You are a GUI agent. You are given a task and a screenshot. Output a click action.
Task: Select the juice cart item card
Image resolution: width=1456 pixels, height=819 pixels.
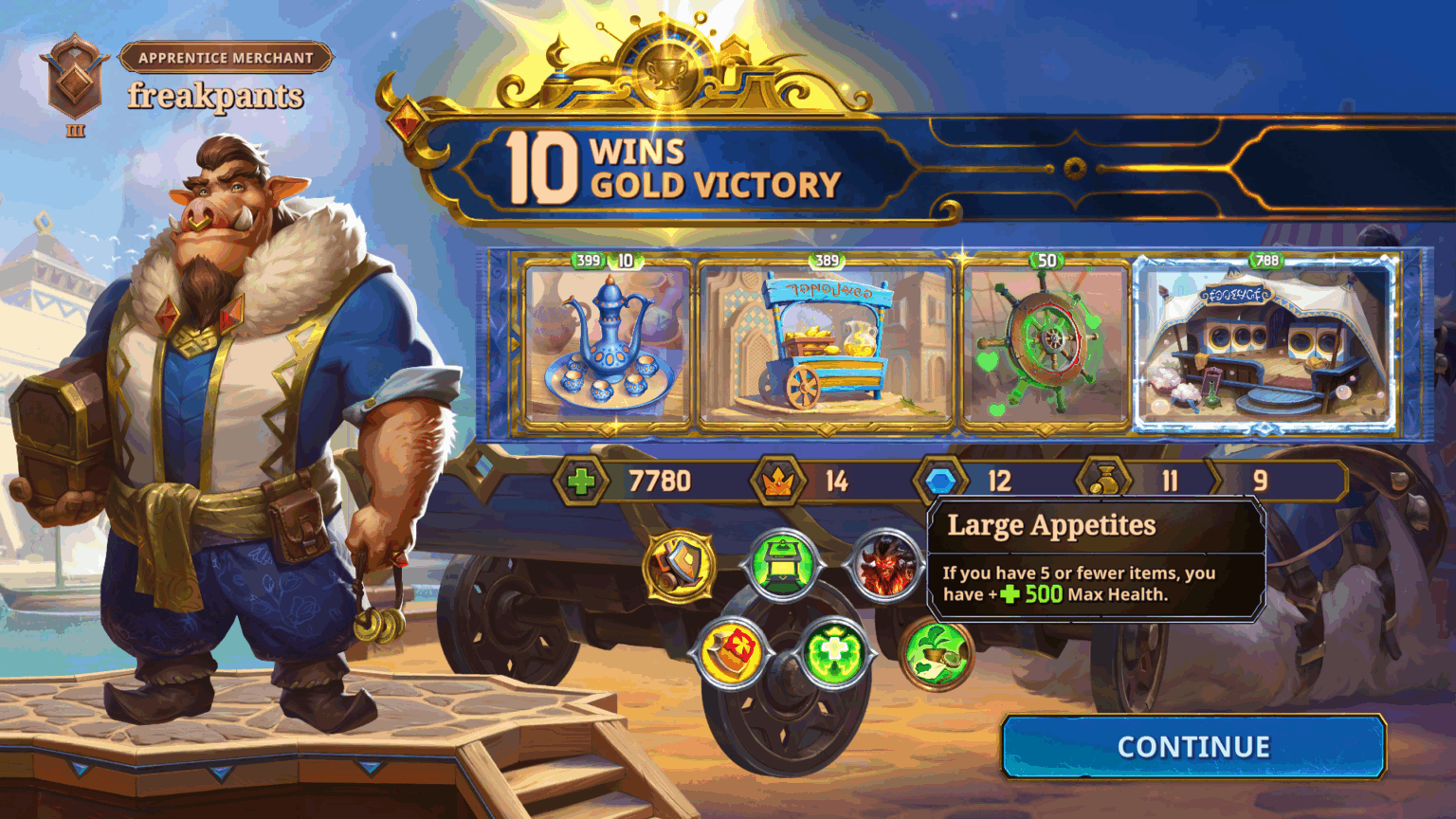826,345
